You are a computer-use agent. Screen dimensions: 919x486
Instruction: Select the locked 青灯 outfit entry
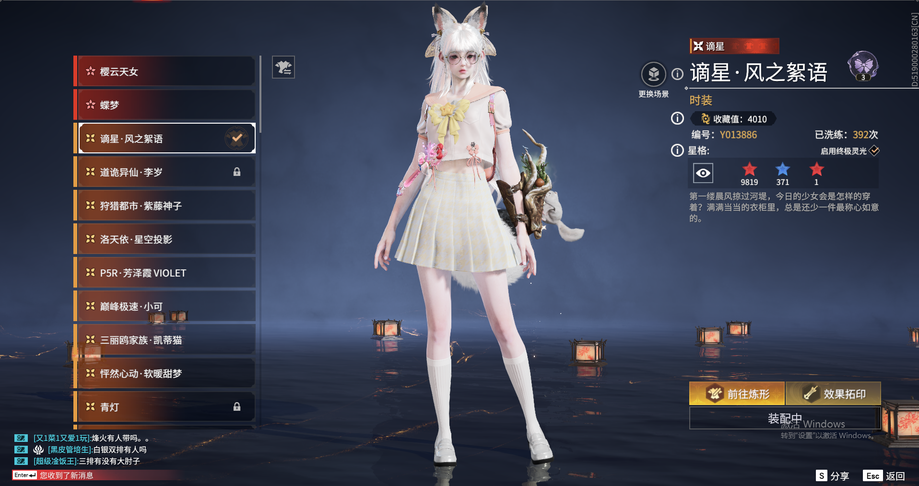click(x=165, y=407)
